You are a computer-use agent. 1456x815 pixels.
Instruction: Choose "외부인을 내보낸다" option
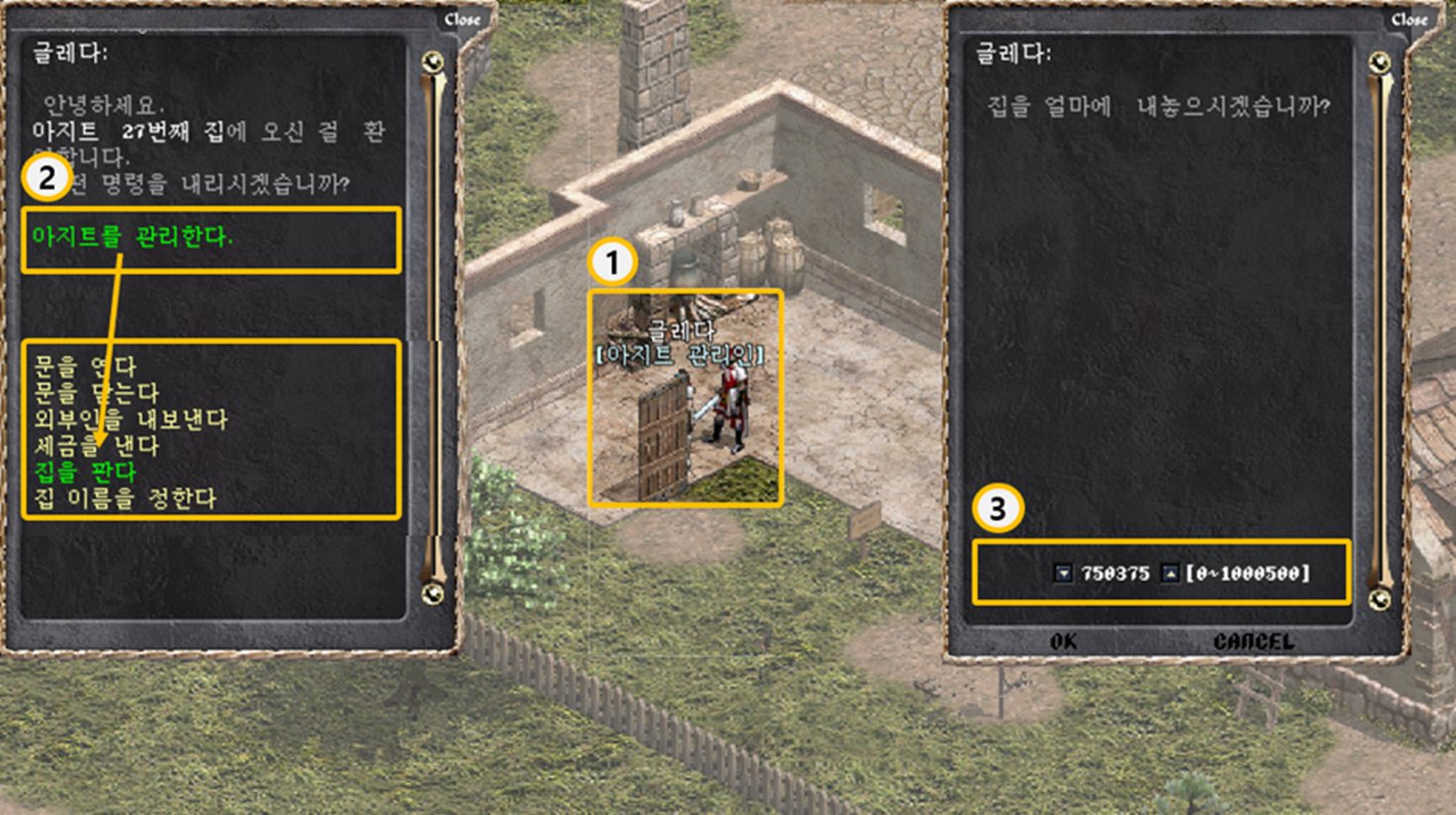point(131,419)
